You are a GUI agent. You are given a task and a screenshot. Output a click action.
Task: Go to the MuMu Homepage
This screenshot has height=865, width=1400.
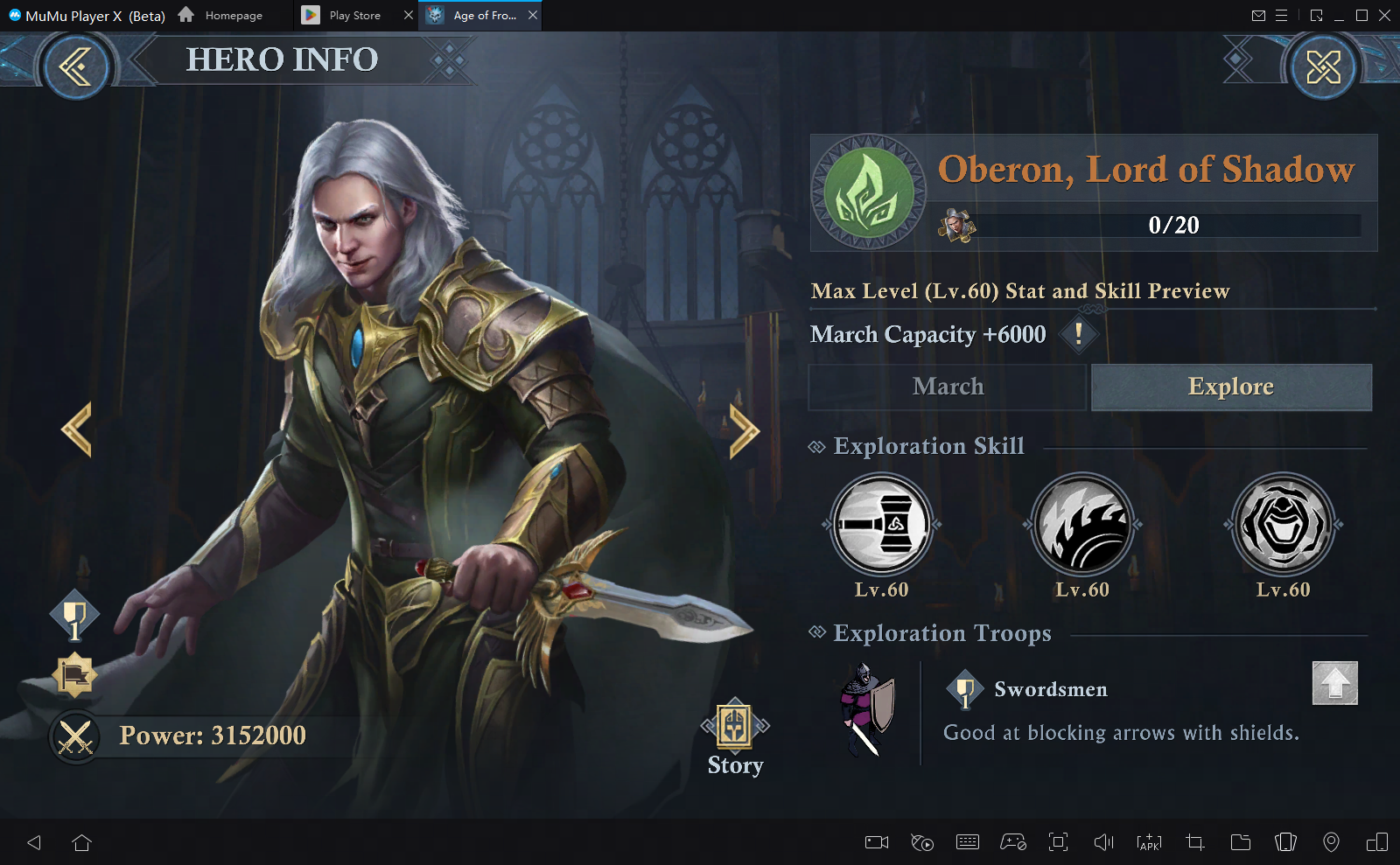click(231, 15)
